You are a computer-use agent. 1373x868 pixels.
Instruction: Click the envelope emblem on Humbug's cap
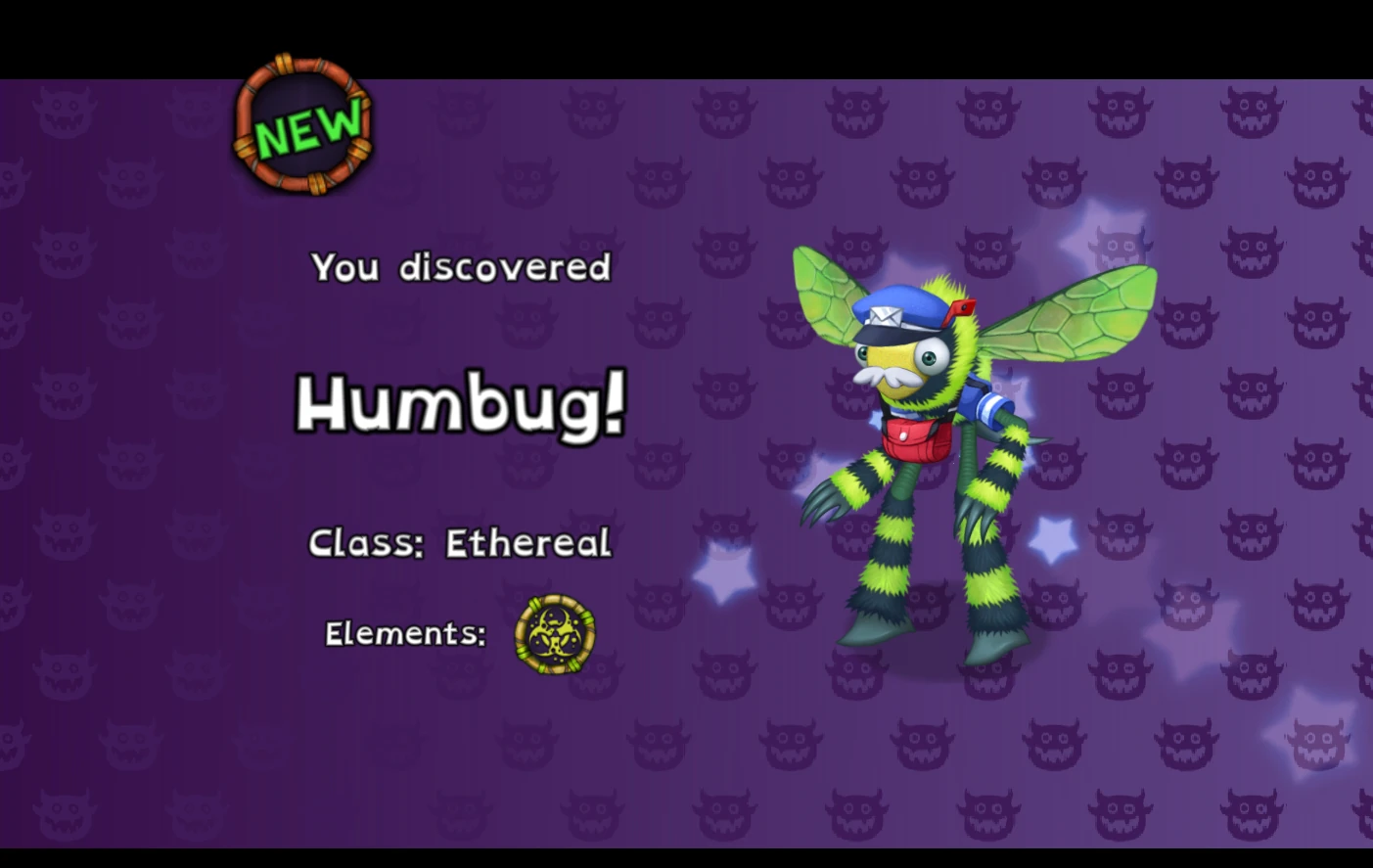click(x=887, y=316)
